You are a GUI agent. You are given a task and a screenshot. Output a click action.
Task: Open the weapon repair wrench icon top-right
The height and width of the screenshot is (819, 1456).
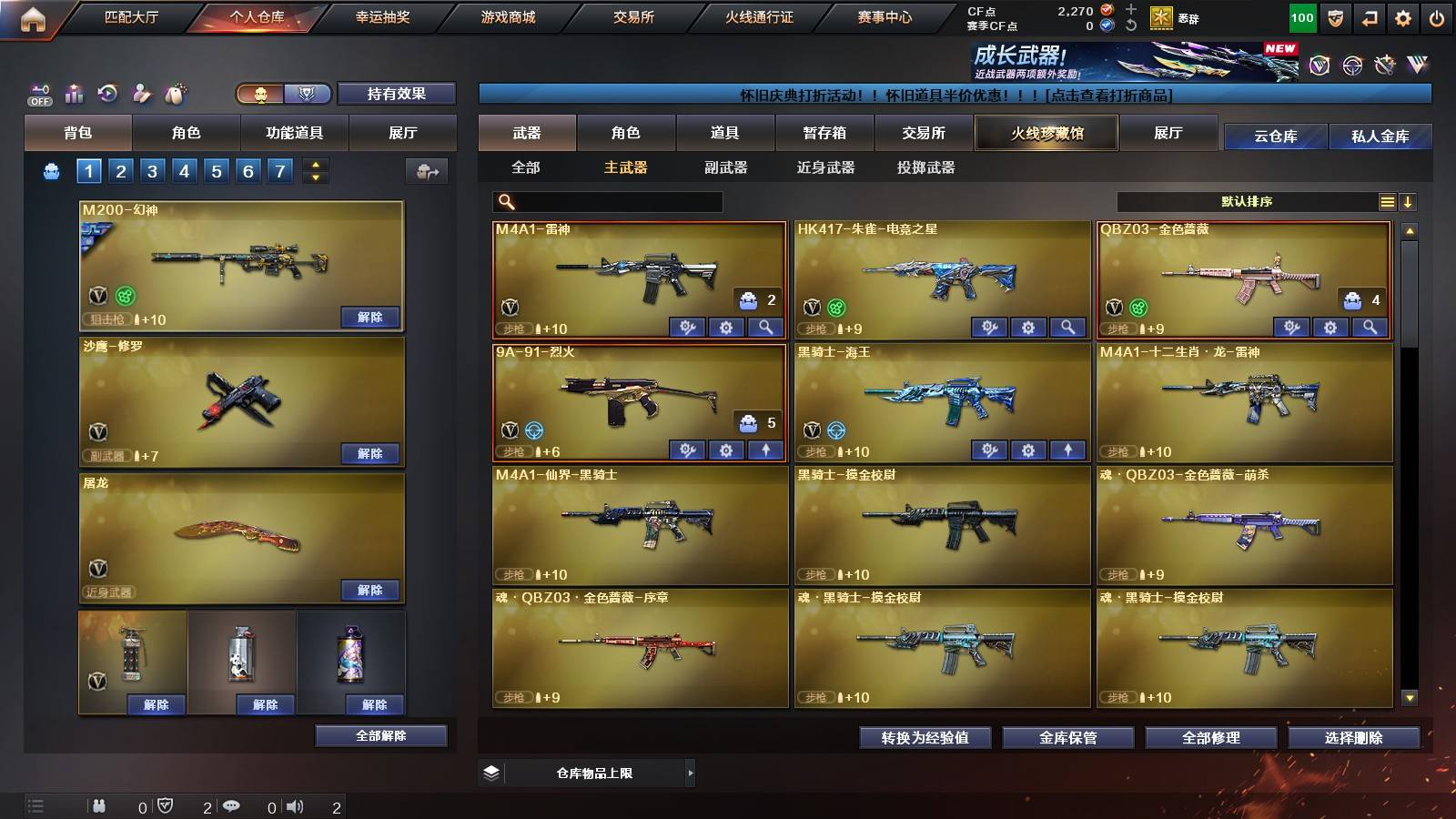[x=1384, y=66]
